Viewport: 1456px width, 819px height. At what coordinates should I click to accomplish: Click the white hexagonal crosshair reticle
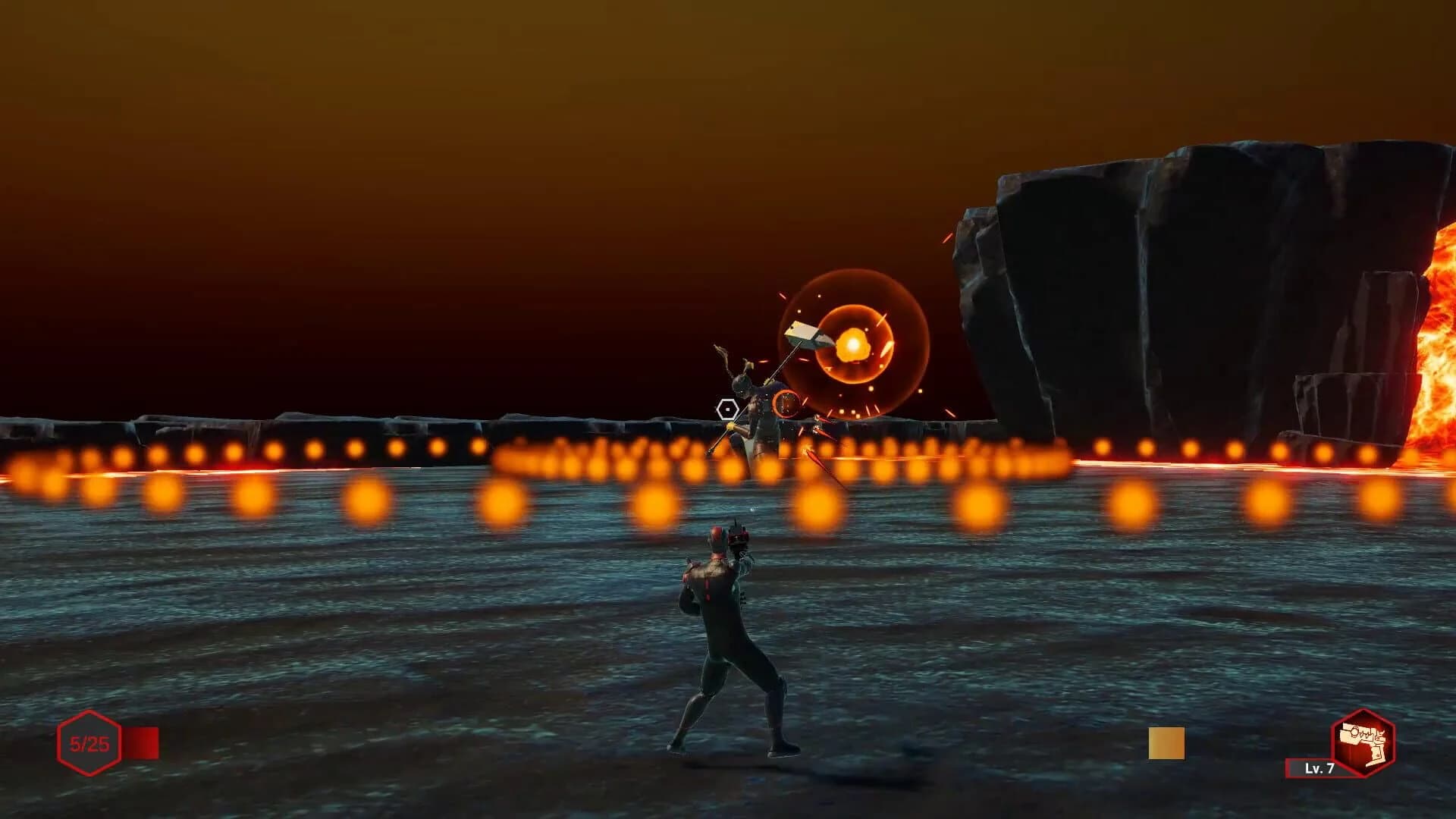(727, 408)
